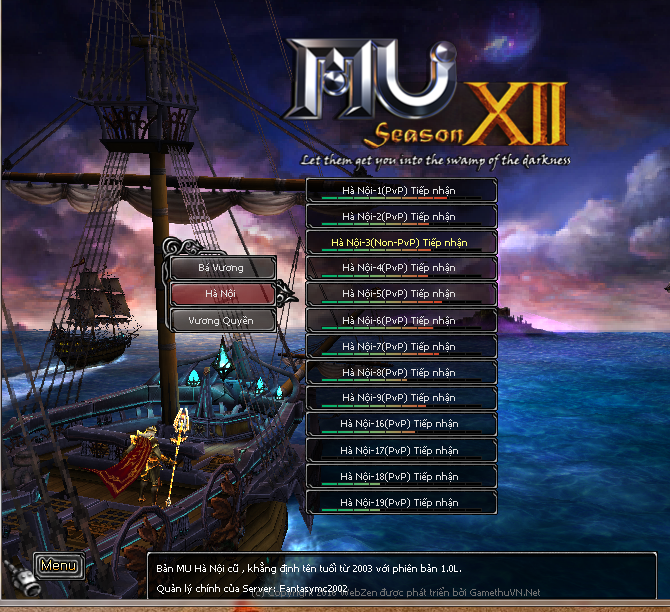Connect to the Hà Nội-9(PvP) server
This screenshot has width=670, height=612.
point(400,398)
